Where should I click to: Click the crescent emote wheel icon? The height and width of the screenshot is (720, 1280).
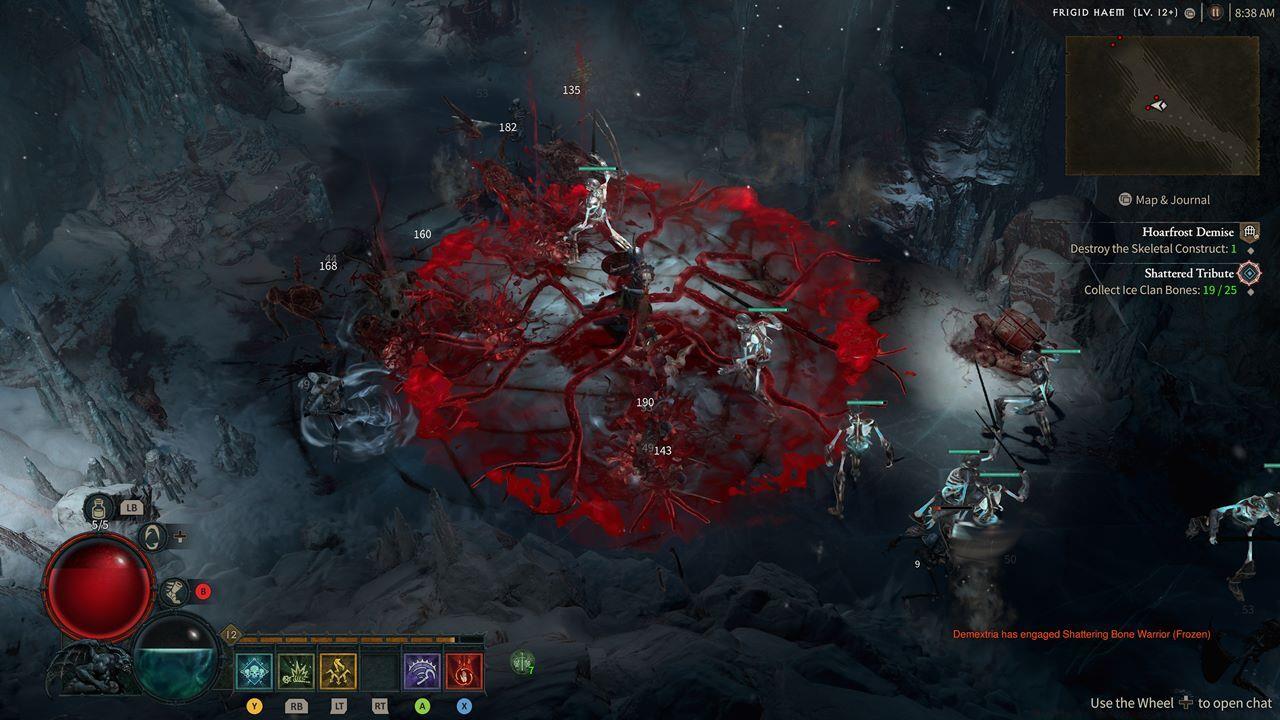pos(152,537)
